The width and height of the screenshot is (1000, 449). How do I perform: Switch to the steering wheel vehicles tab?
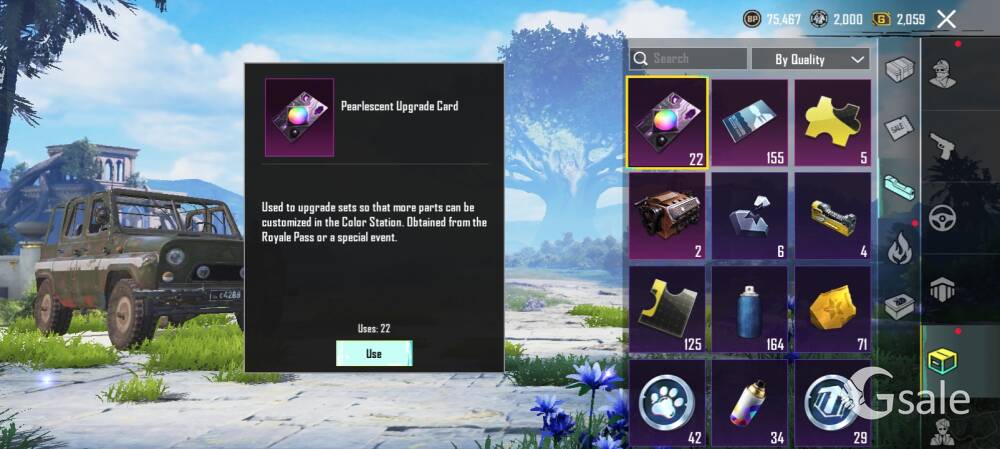[942, 217]
